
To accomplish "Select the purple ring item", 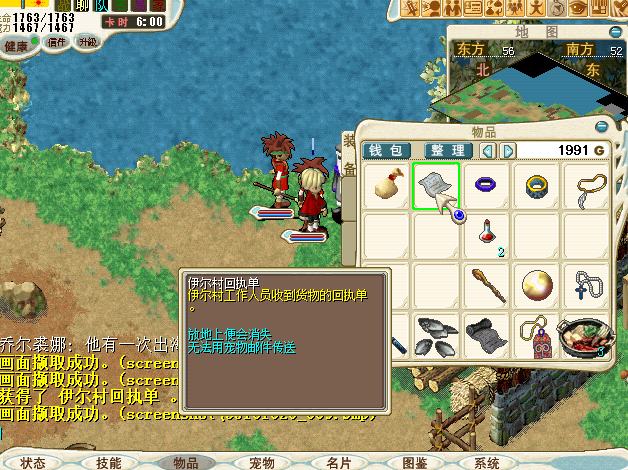I will 486,185.
